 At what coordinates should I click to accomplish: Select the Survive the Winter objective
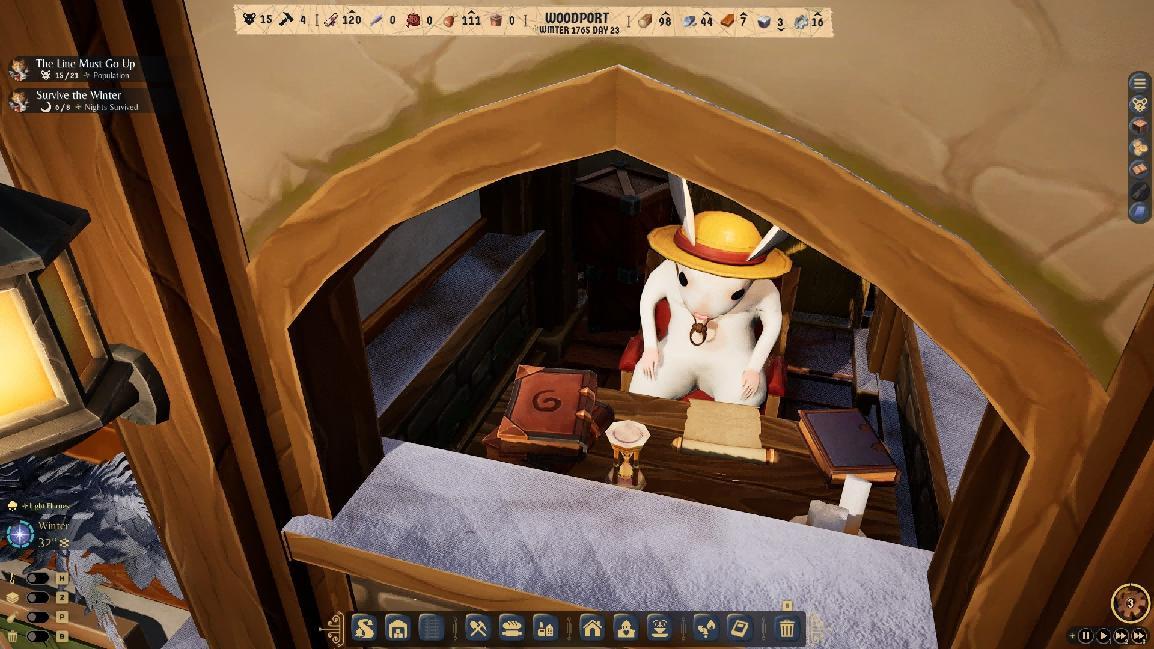coord(78,95)
